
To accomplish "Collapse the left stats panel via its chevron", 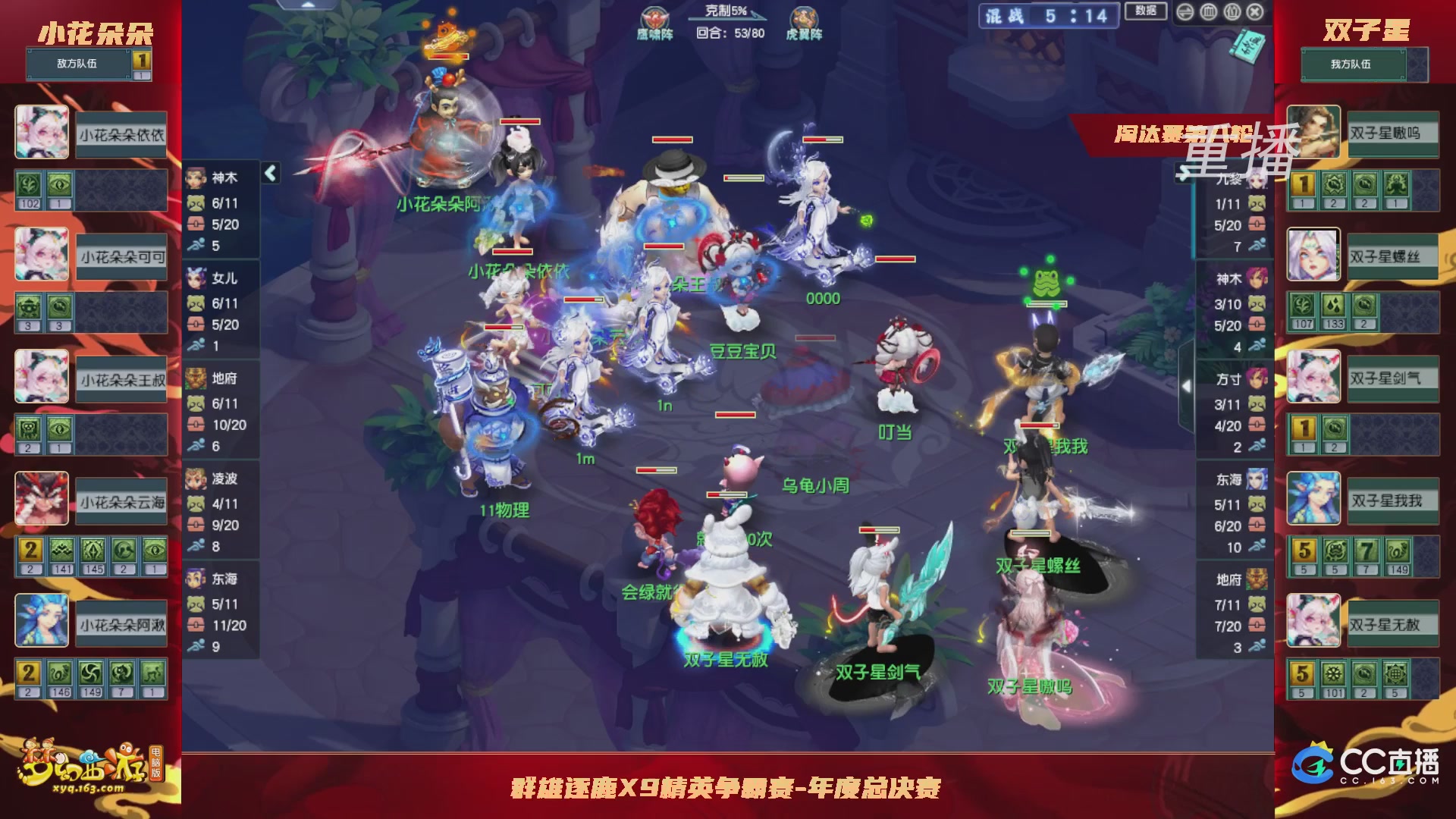I will coord(269,172).
